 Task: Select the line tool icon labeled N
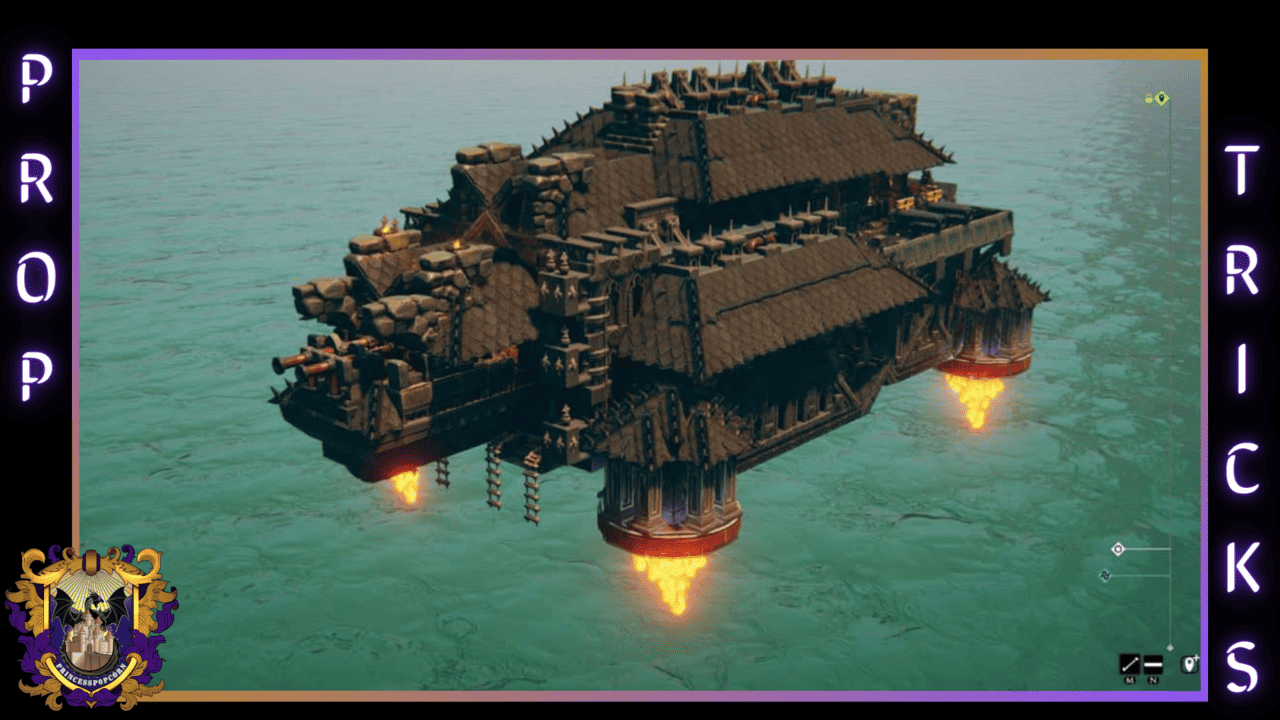(x=1153, y=665)
